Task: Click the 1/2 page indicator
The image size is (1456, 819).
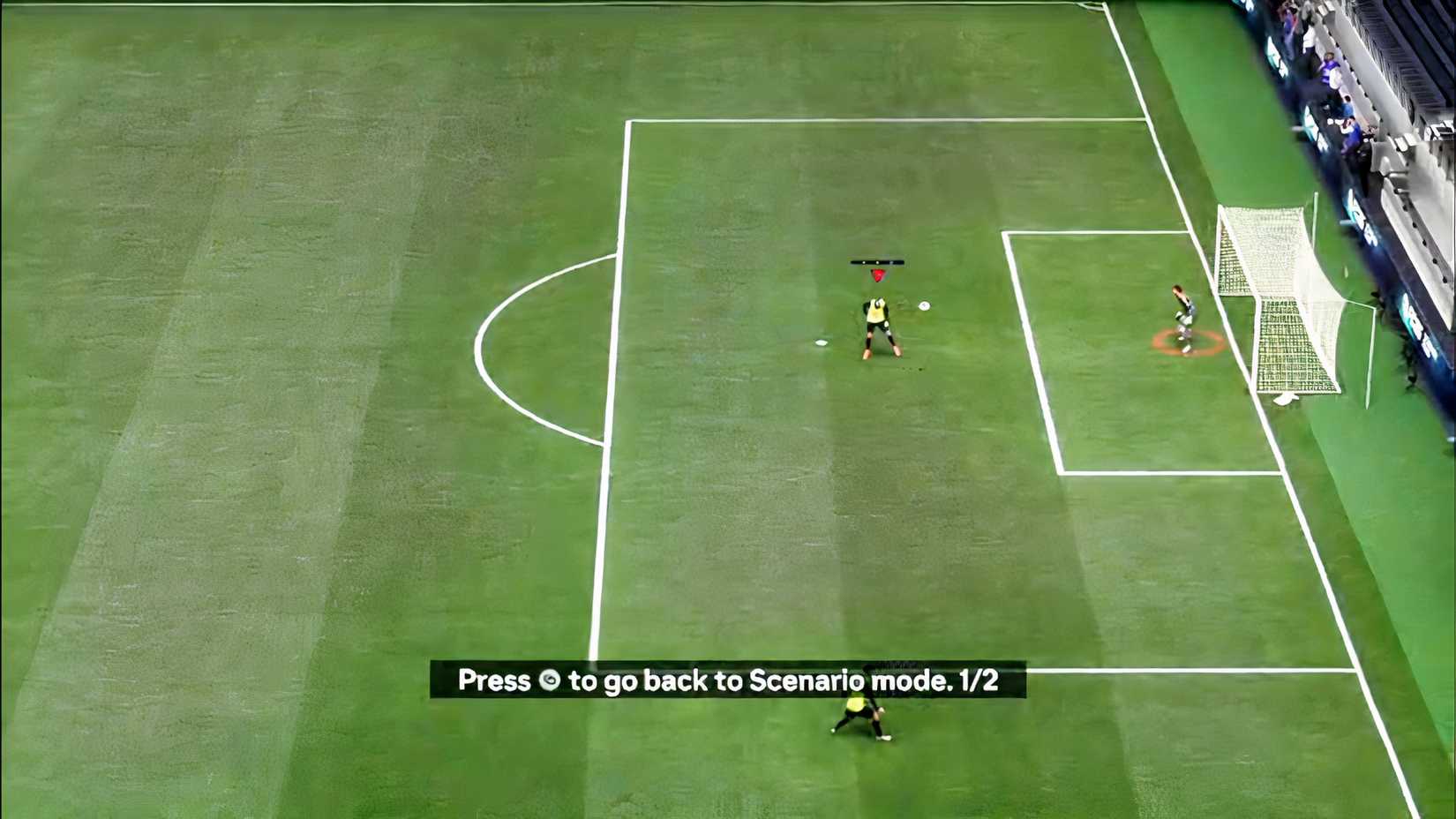Action: pyautogui.click(x=979, y=681)
